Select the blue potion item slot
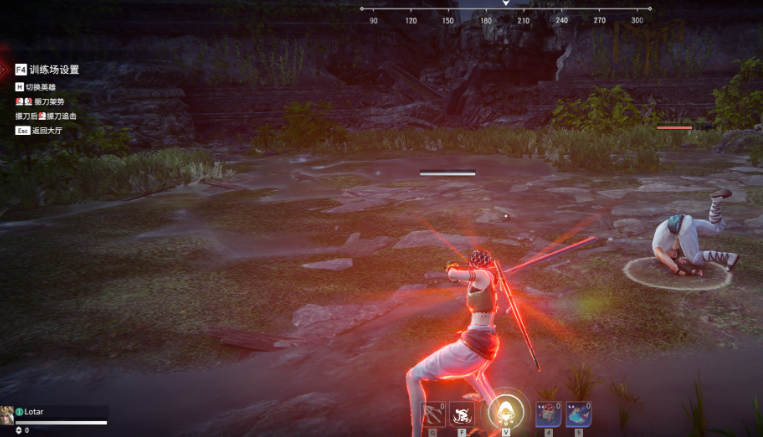 [x=576, y=414]
